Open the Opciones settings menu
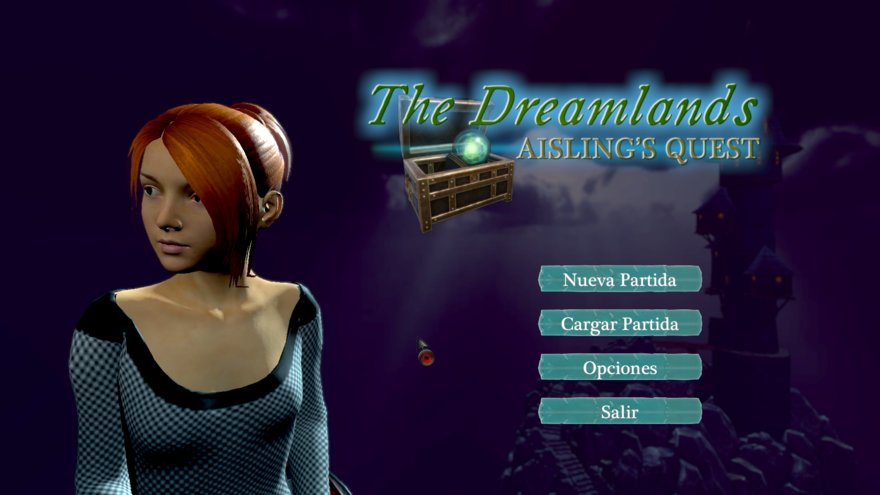 pyautogui.click(x=619, y=367)
